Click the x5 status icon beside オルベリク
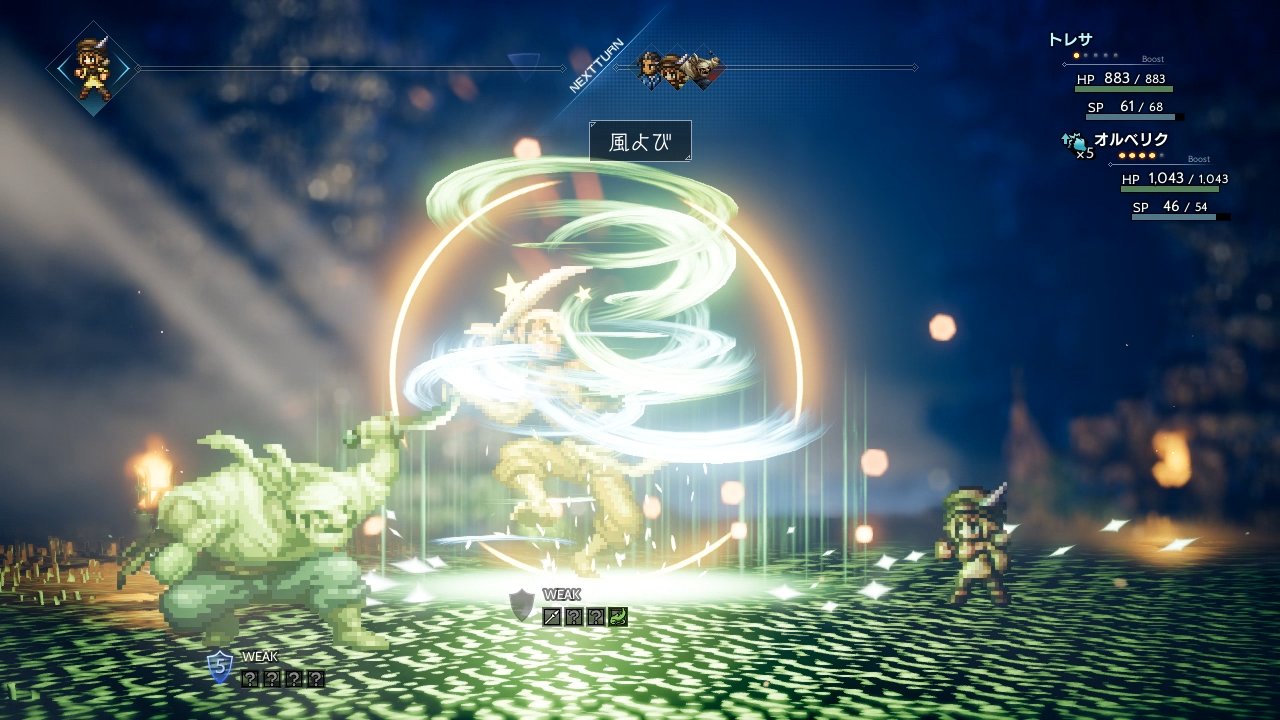1280x720 pixels. point(1076,145)
